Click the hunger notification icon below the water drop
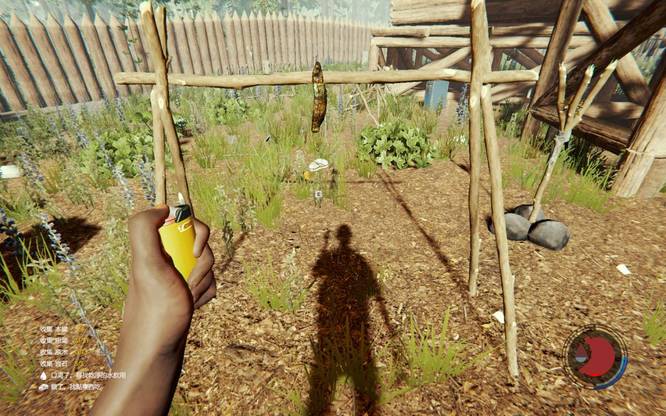666x416 pixels. (x=43, y=387)
